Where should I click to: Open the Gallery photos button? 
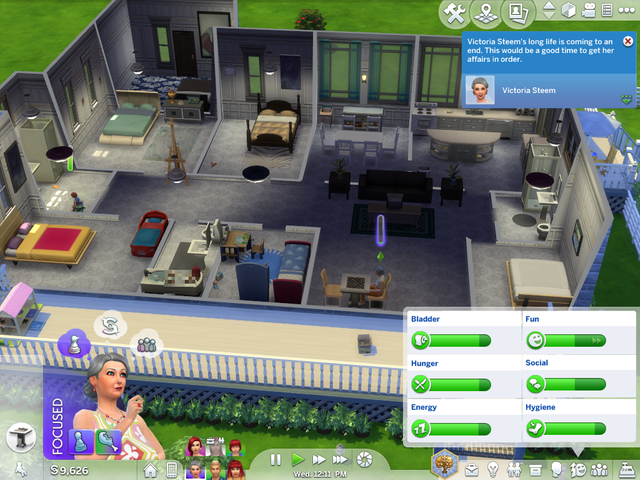pos(518,12)
